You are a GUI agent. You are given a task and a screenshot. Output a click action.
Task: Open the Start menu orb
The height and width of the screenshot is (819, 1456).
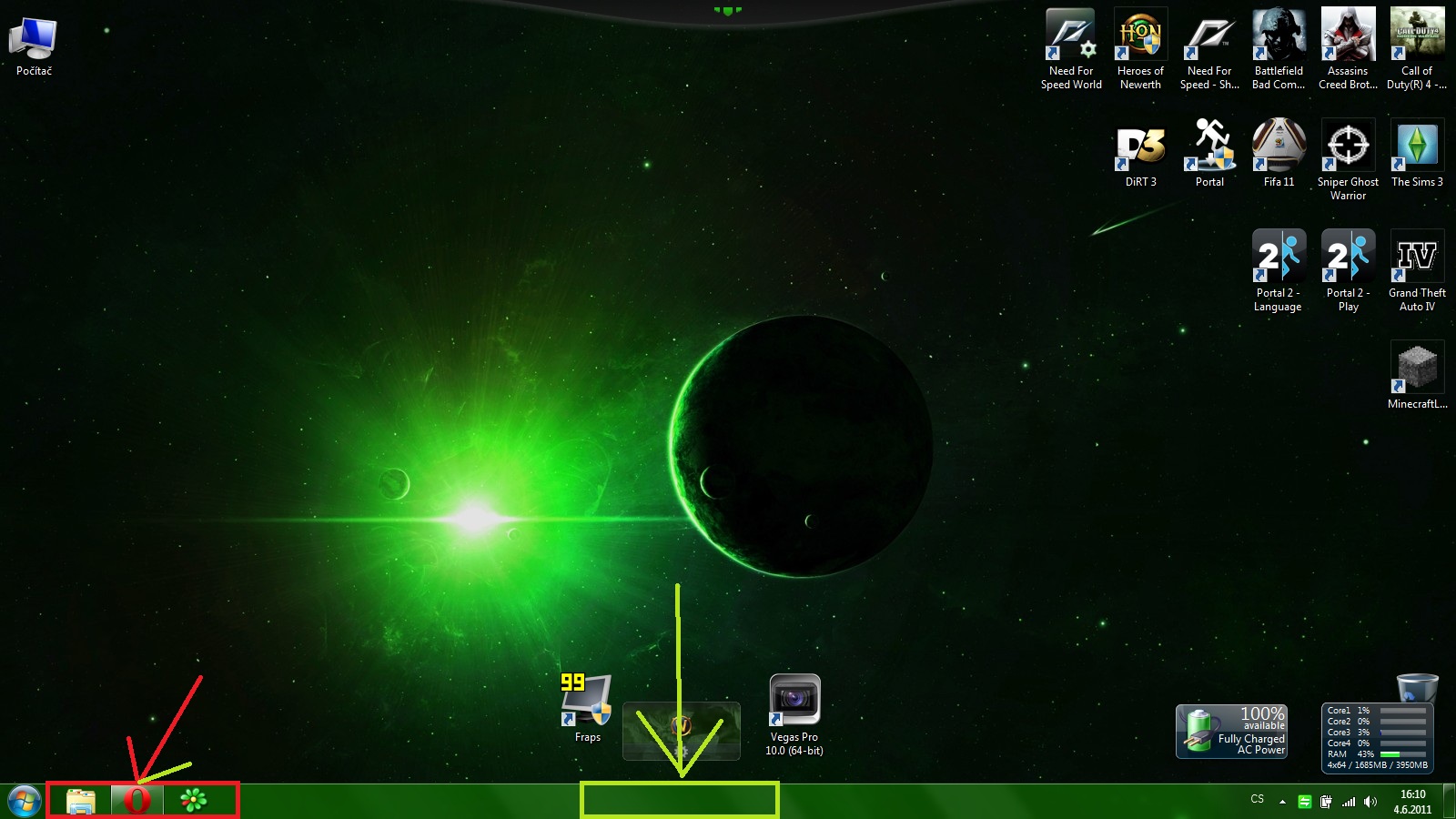click(x=24, y=801)
